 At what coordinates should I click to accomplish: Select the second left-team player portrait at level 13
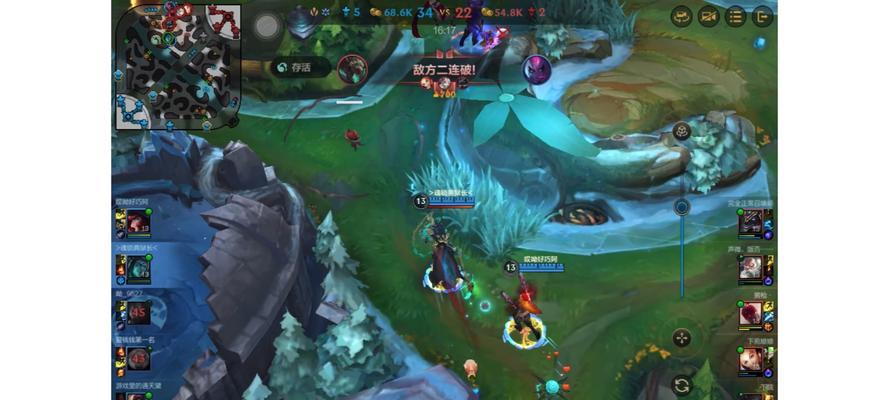click(x=138, y=267)
